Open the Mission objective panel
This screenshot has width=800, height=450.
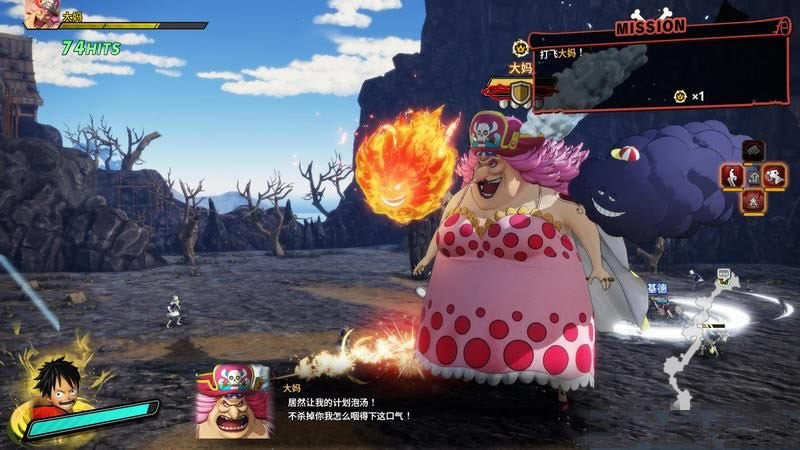[x=662, y=62]
